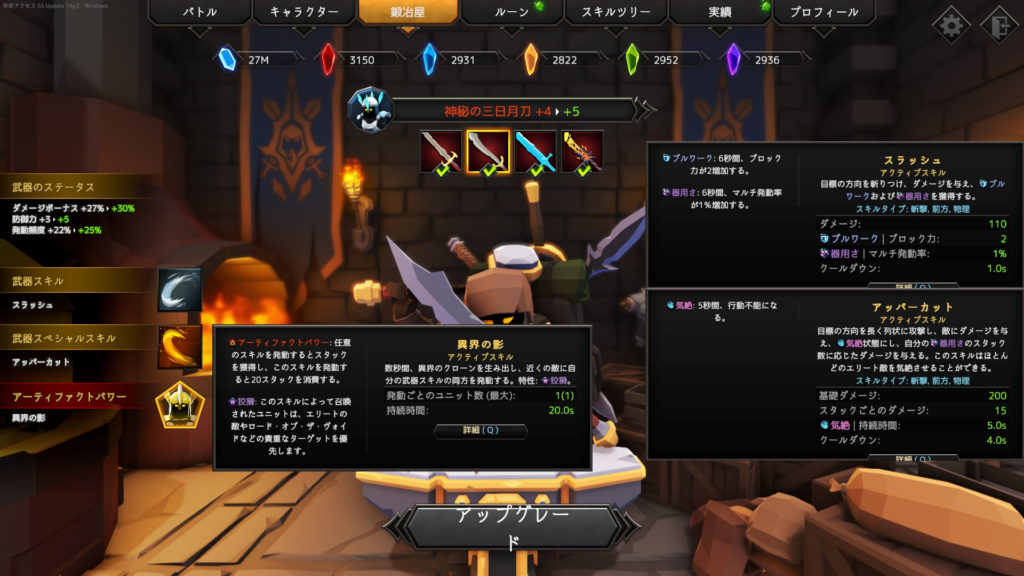Pick the glowing blue sword weapon

point(535,152)
